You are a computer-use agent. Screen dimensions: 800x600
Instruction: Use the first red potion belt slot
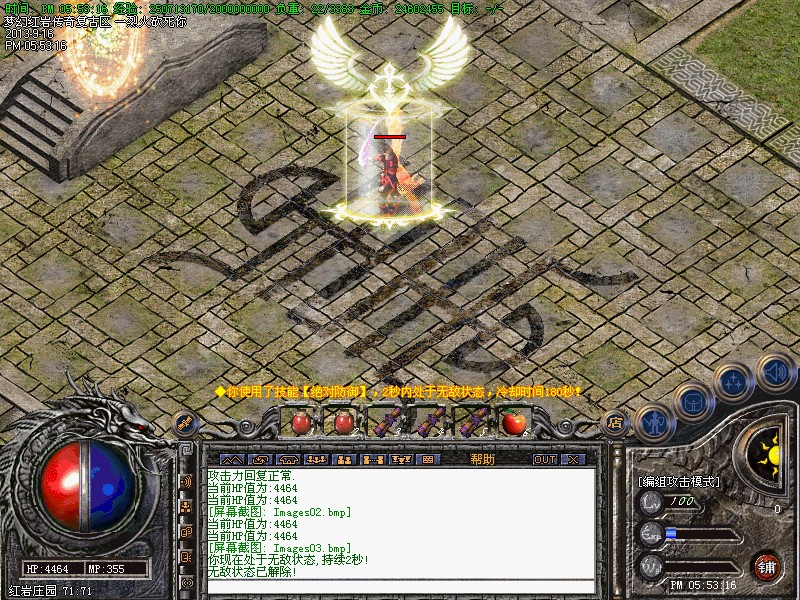coord(301,422)
